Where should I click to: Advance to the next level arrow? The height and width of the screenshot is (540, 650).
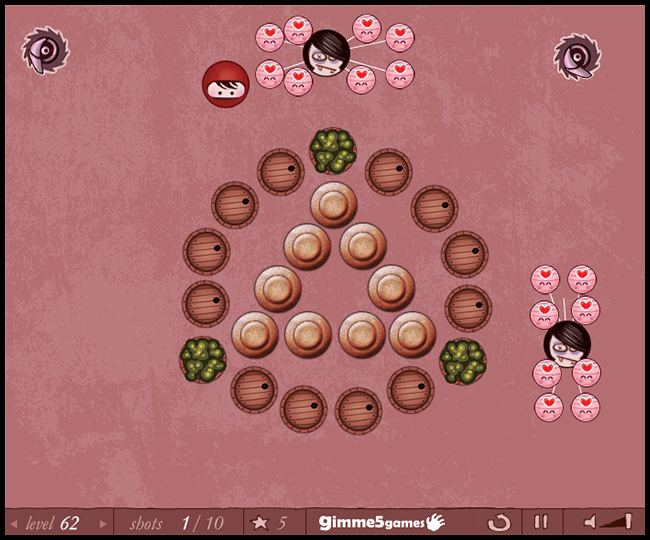coord(103,523)
